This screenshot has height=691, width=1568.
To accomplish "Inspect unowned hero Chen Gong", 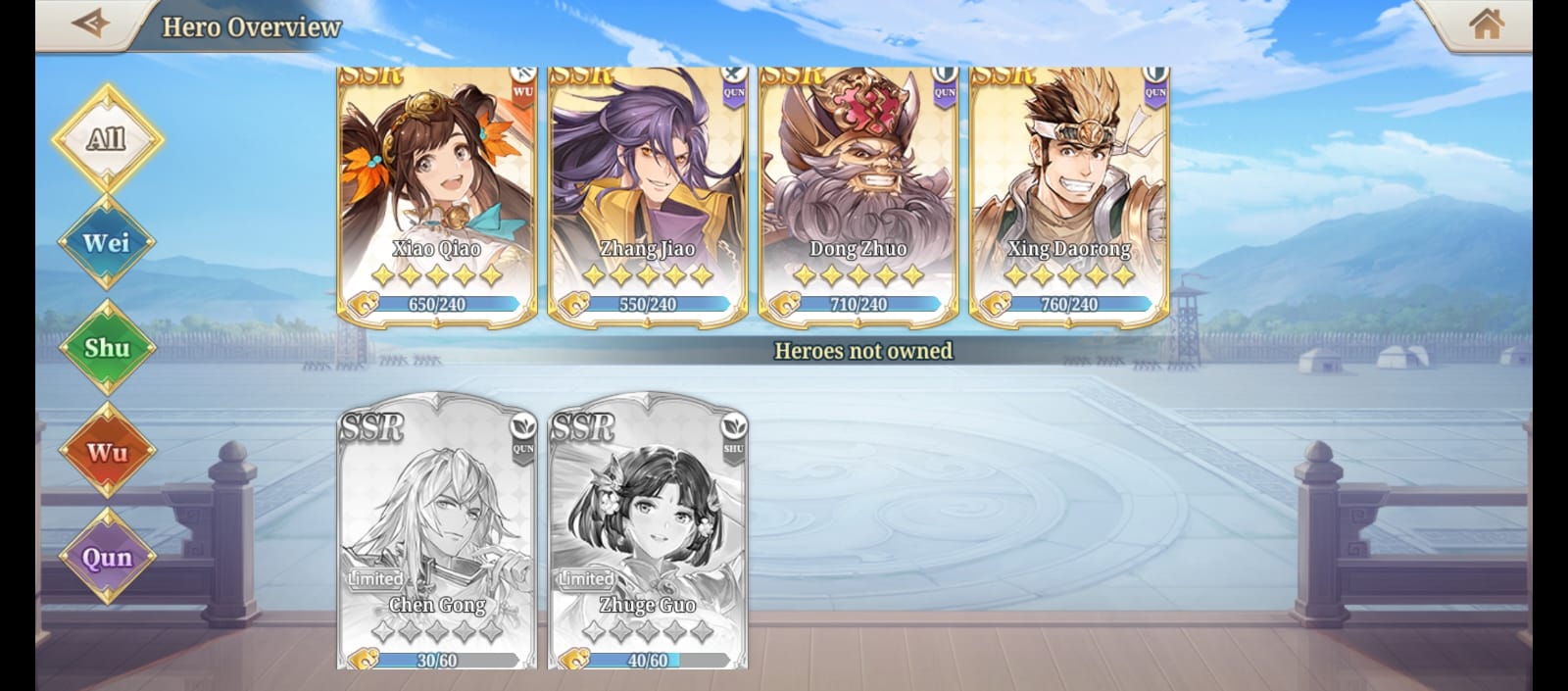I will pyautogui.click(x=437, y=531).
